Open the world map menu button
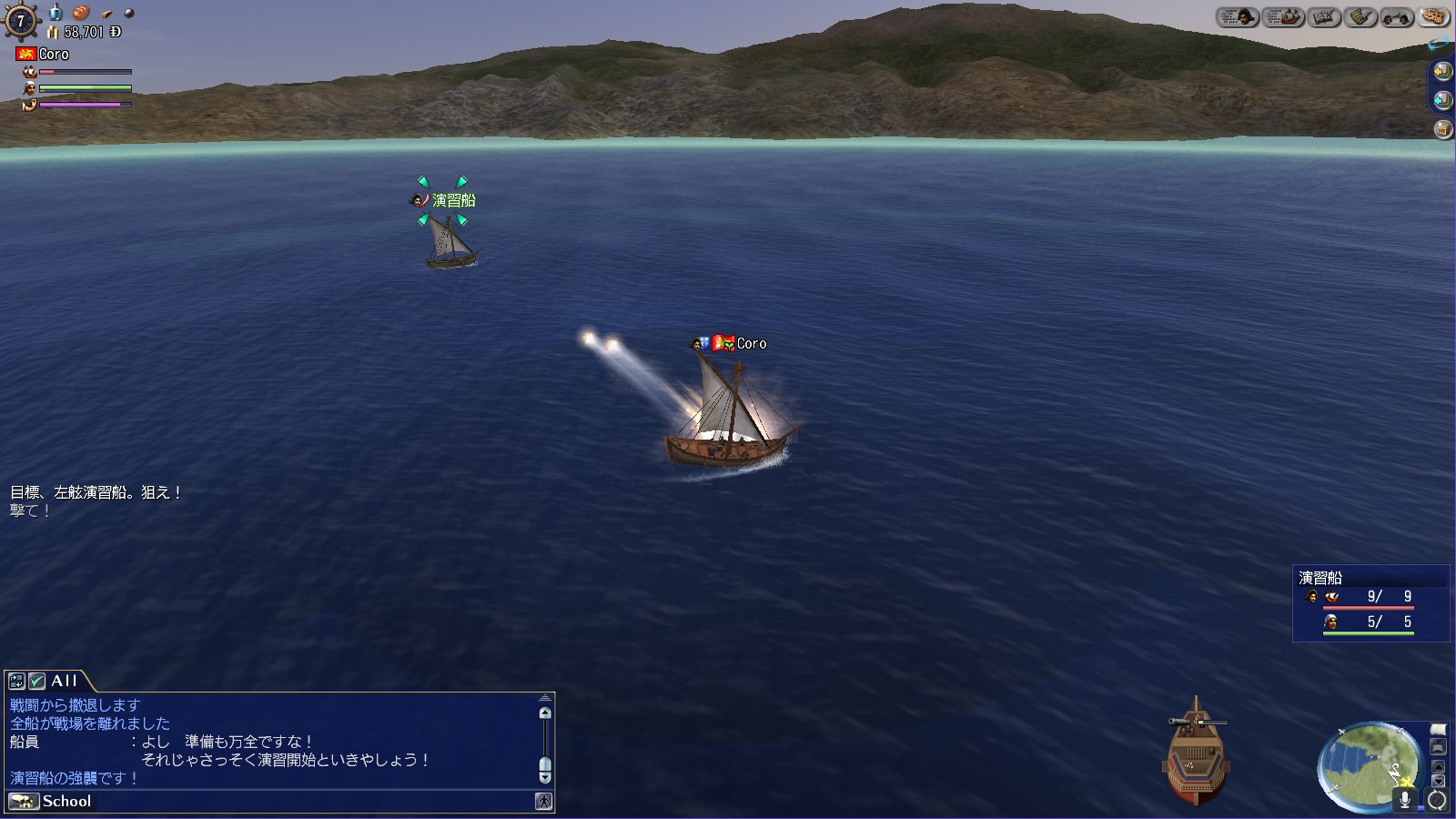Screen dimensions: 1456x819 (x=1434, y=17)
